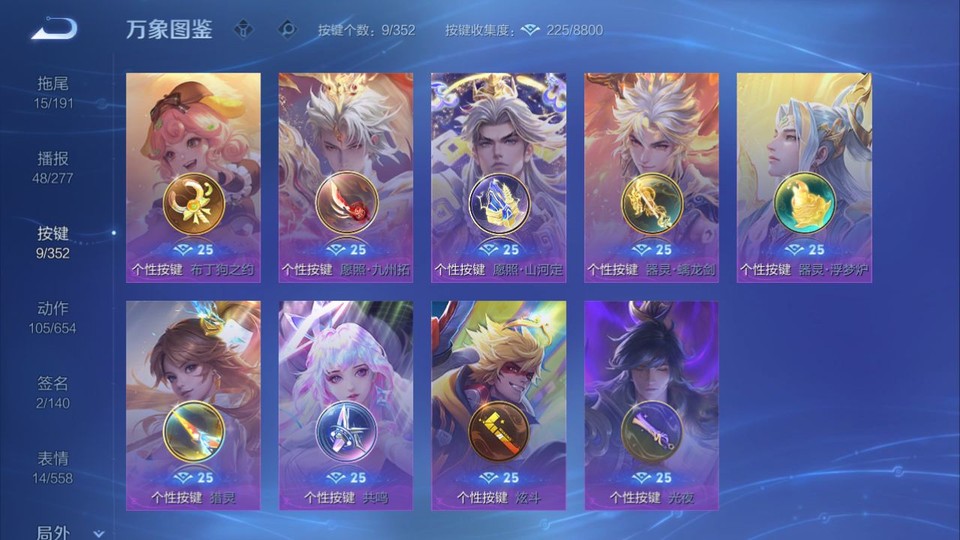The height and width of the screenshot is (540, 960).
Task: Select the 按键 category tab
Action: pos(54,242)
